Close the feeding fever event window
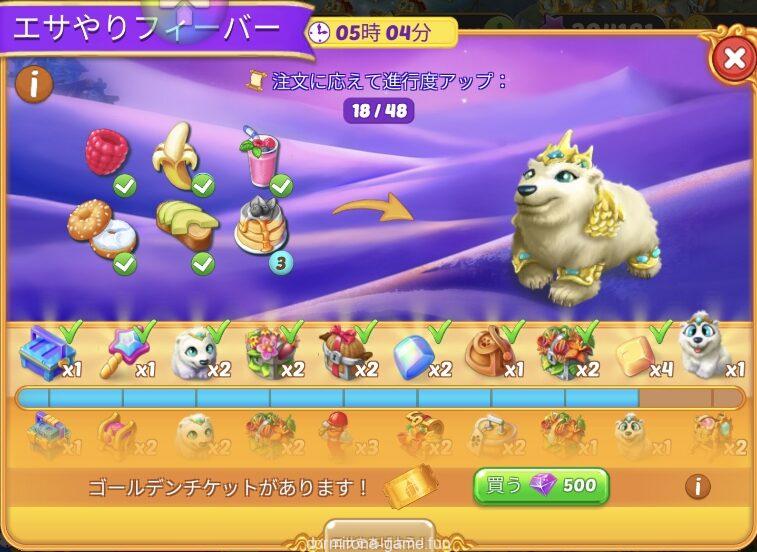757x552 pixels. point(733,58)
